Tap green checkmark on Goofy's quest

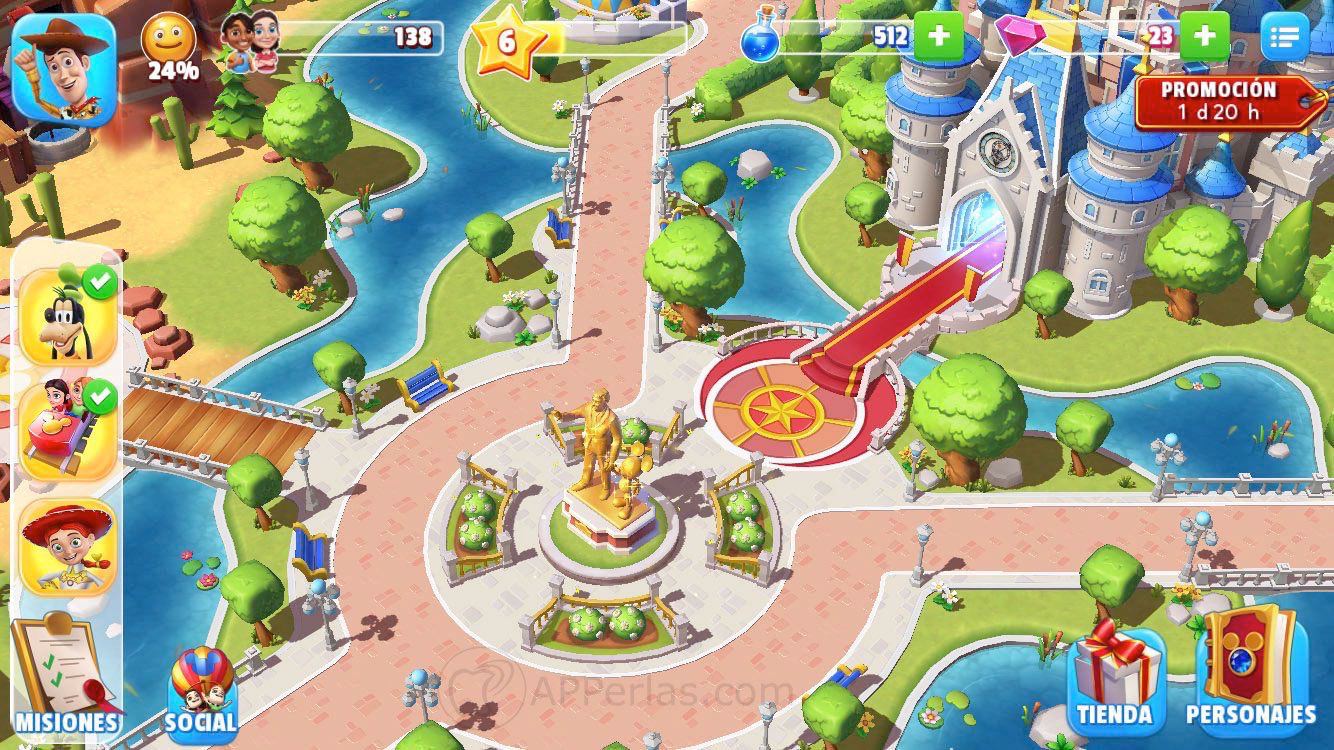(98, 282)
